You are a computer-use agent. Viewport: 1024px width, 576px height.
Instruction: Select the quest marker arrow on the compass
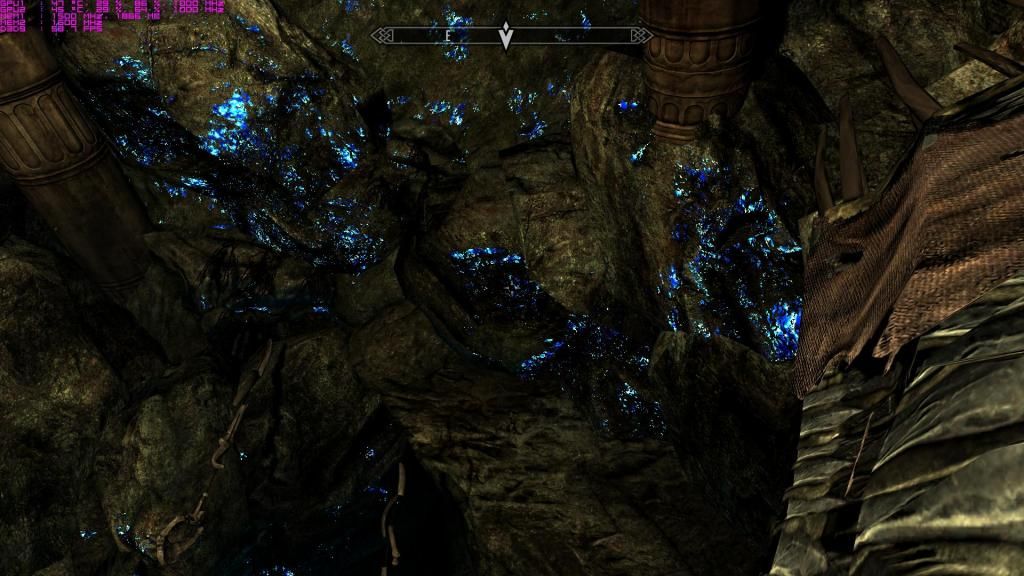[507, 36]
